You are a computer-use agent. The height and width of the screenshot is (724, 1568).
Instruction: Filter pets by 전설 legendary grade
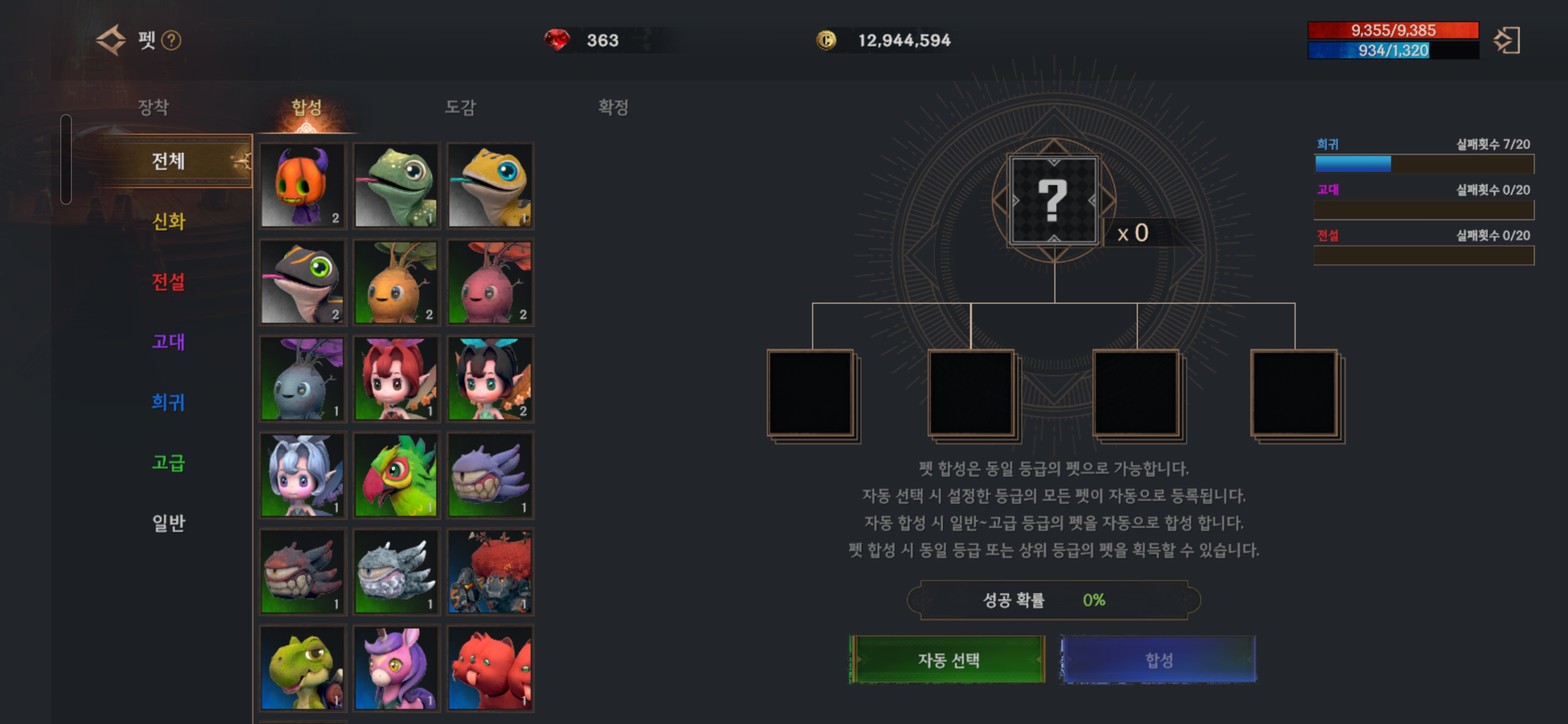click(168, 282)
